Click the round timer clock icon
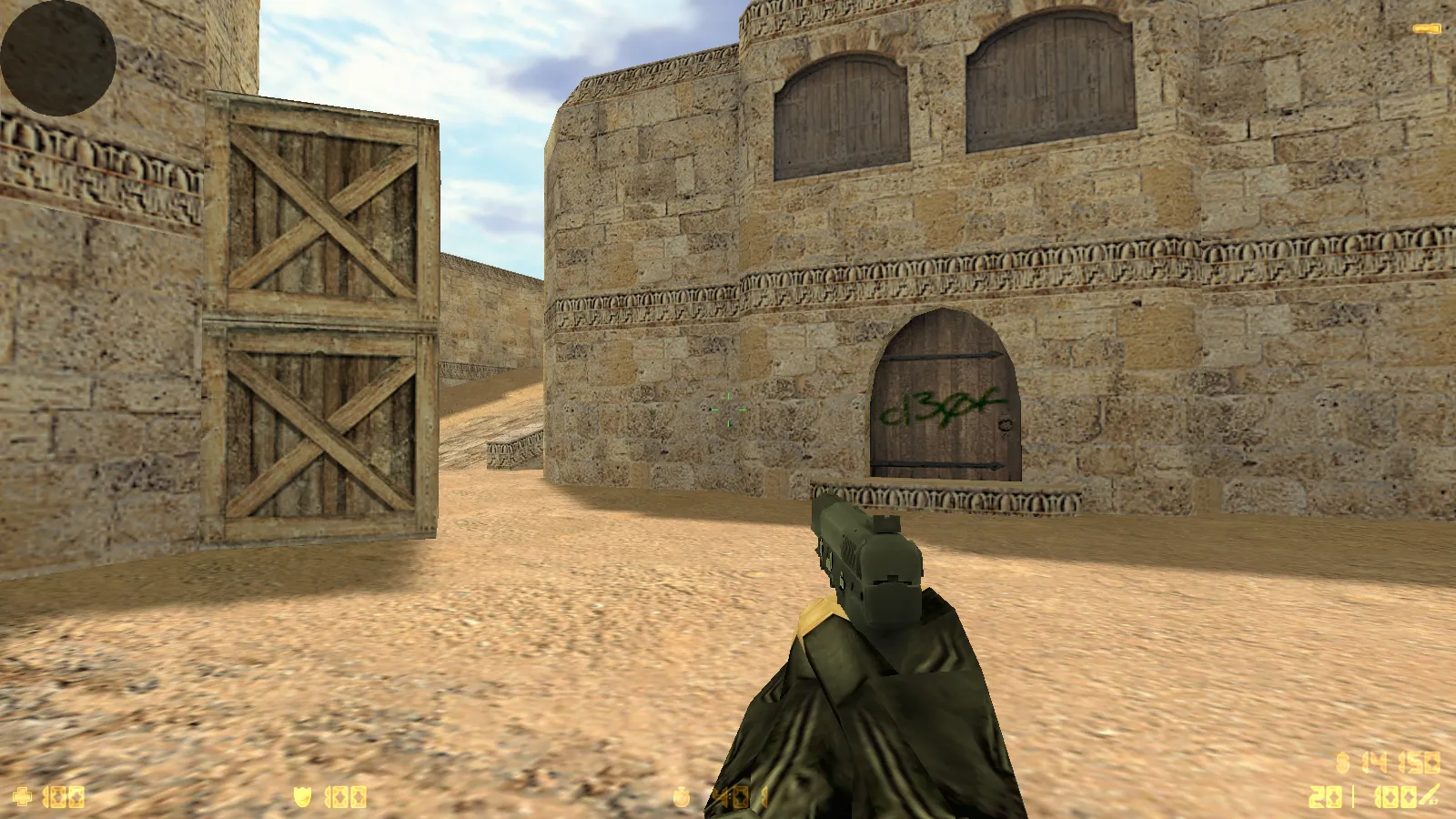Image resolution: width=1456 pixels, height=819 pixels. pos(682,797)
